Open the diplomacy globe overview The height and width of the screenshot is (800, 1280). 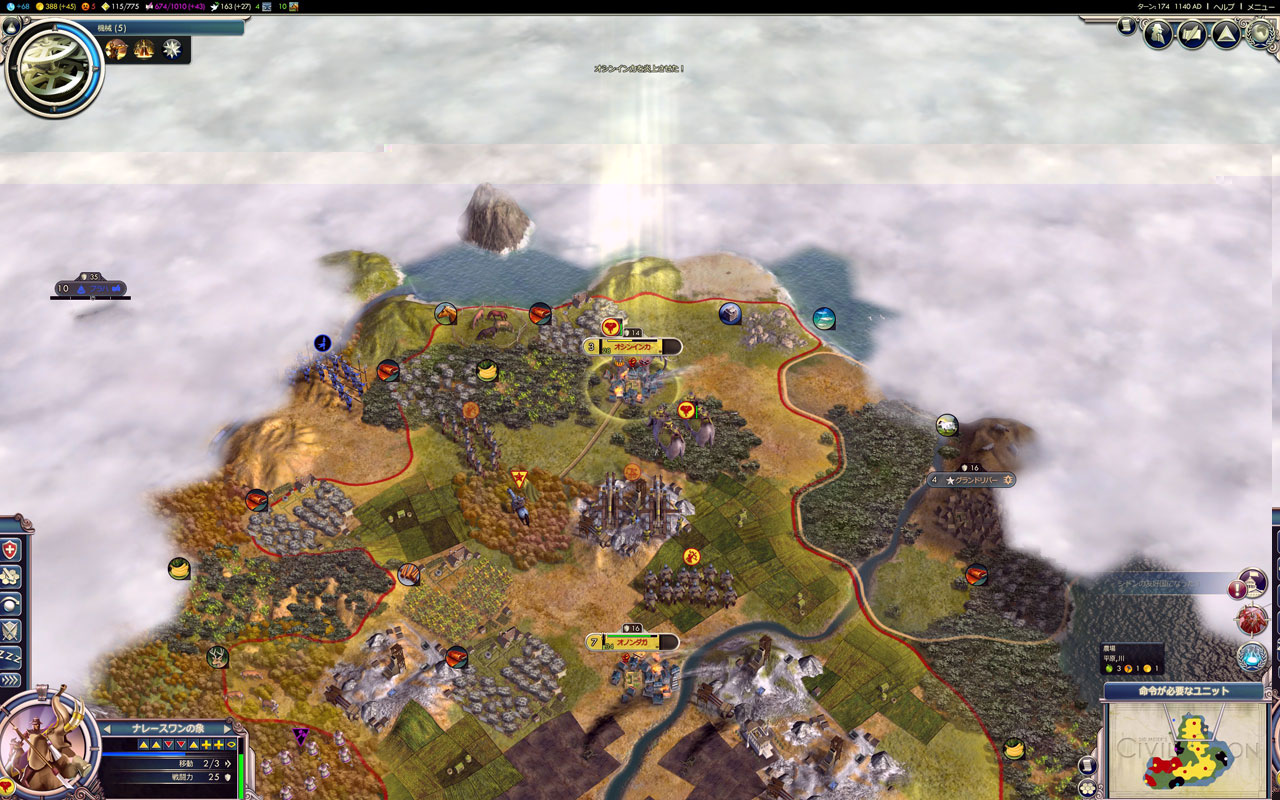point(1260,35)
